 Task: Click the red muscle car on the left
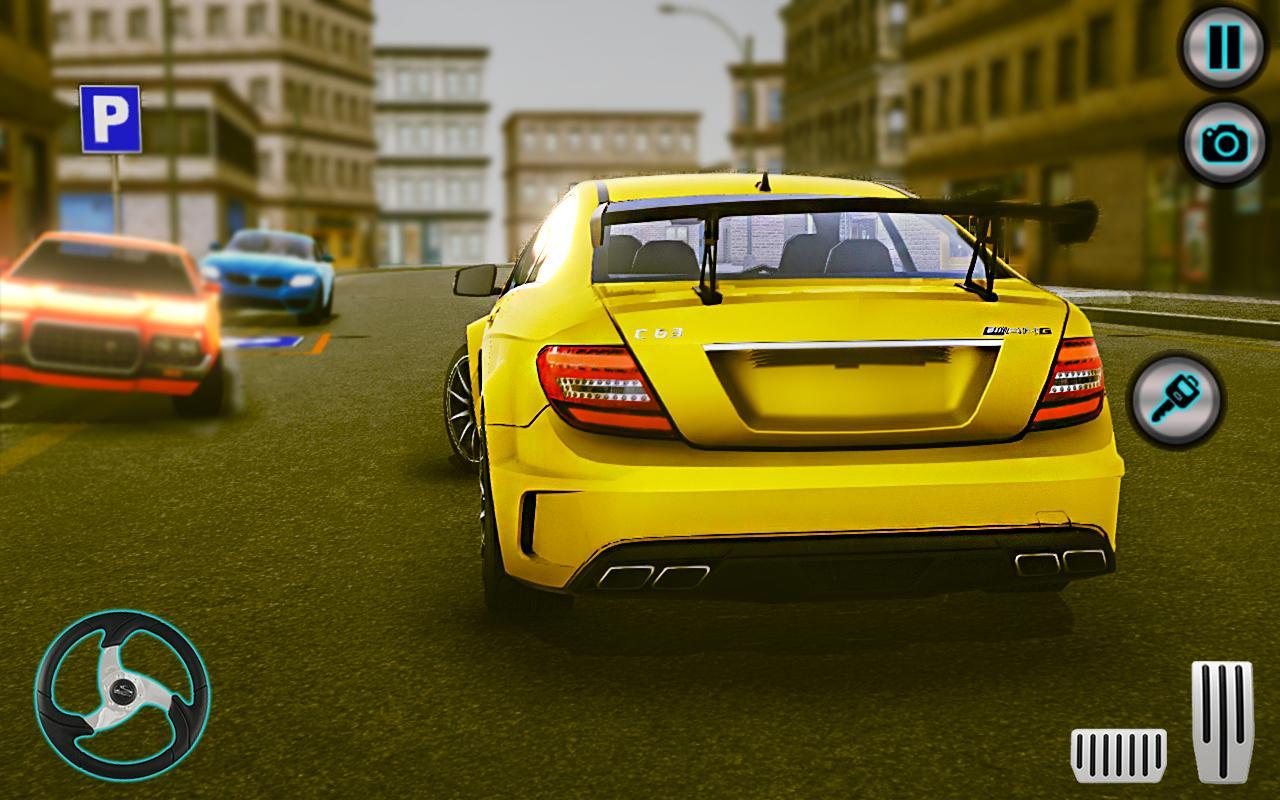pos(105,320)
